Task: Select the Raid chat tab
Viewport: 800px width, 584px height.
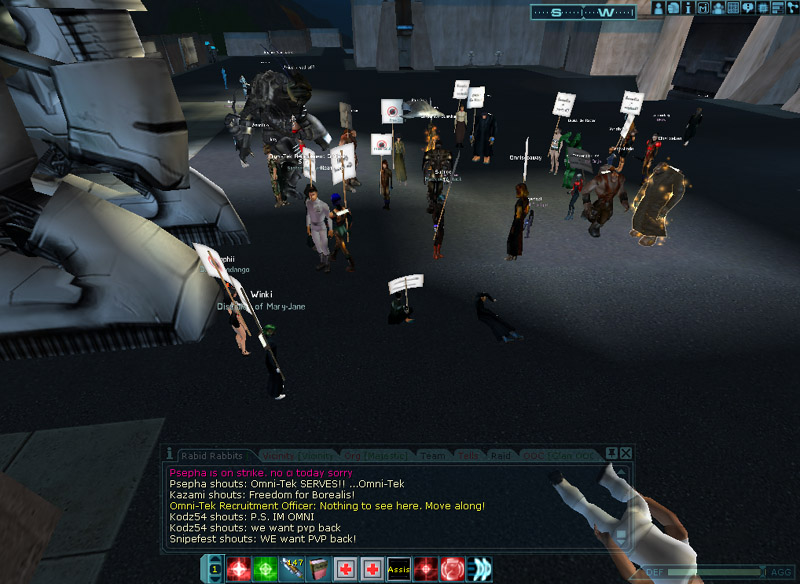Action: coord(501,456)
